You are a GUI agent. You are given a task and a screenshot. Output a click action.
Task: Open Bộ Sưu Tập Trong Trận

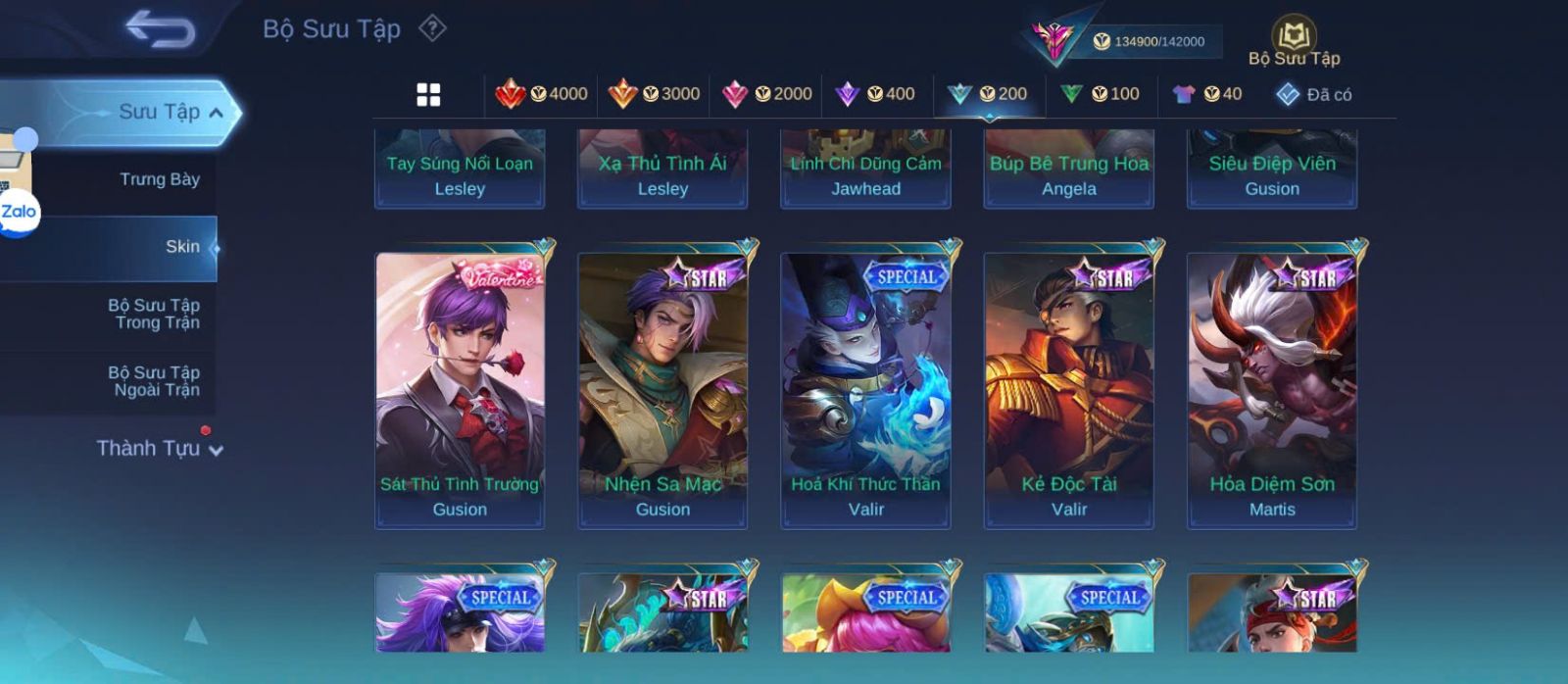[155, 314]
